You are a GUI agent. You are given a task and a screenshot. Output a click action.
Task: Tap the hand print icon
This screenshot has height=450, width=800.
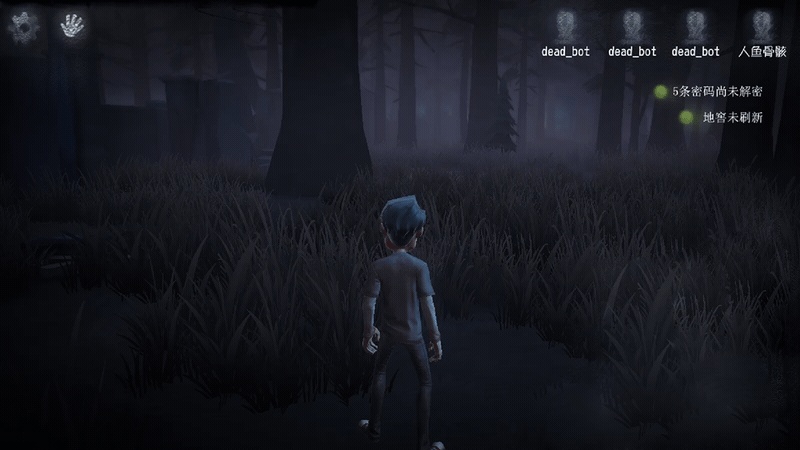72,25
